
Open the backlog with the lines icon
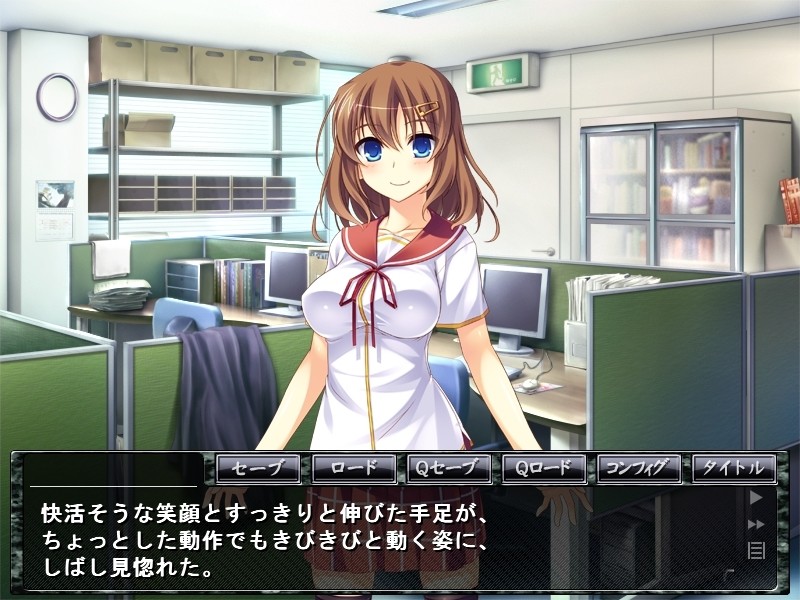pyautogui.click(x=757, y=549)
